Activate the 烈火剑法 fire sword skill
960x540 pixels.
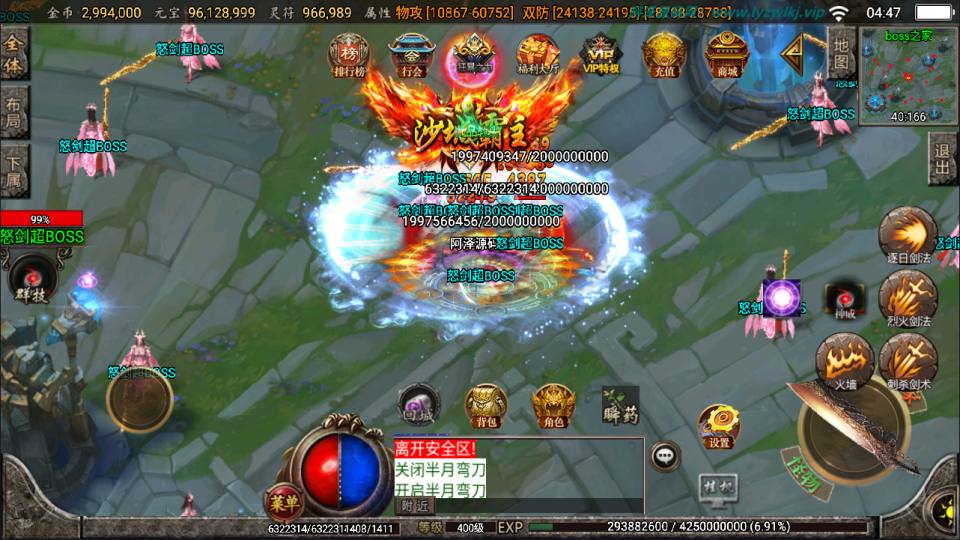pos(908,298)
